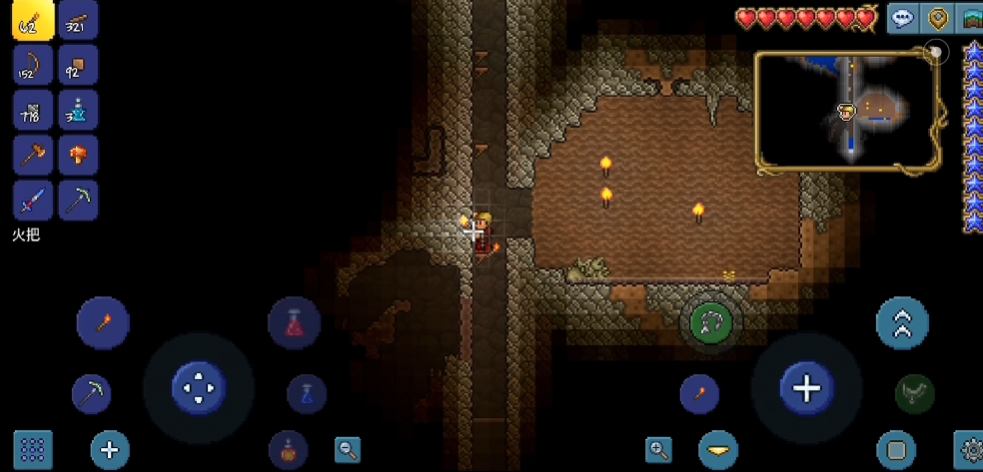Select the wood stack of 321
The width and height of the screenshot is (983, 472).
click(78, 20)
